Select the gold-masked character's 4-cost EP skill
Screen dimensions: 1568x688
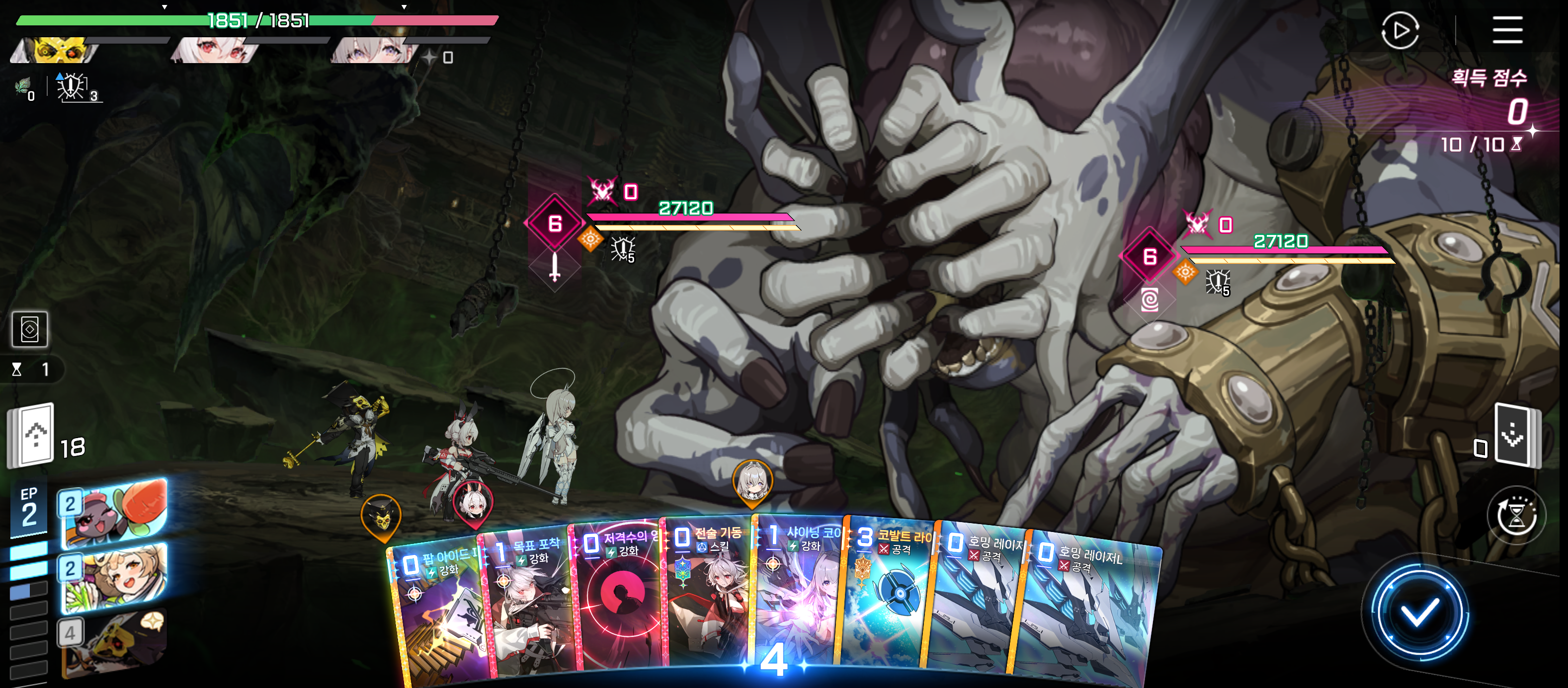(x=113, y=645)
